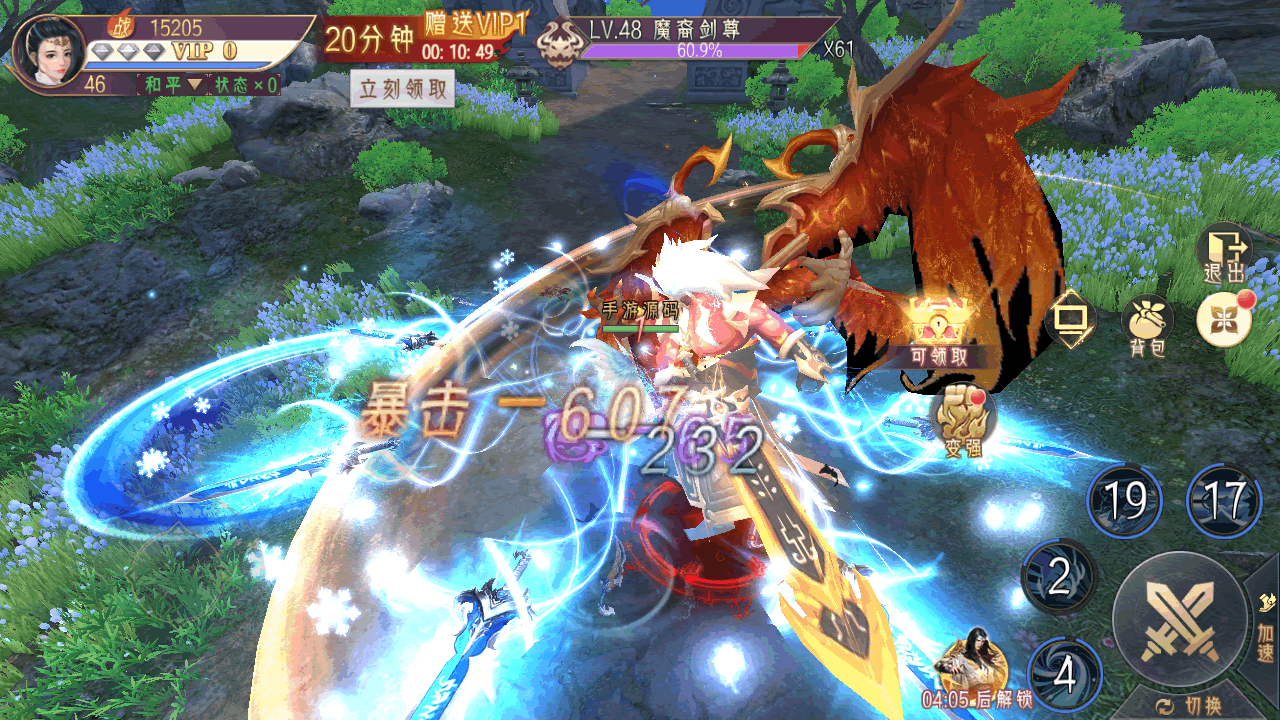Use the skill with cooldown 4
The width and height of the screenshot is (1280, 720).
[x=1064, y=674]
